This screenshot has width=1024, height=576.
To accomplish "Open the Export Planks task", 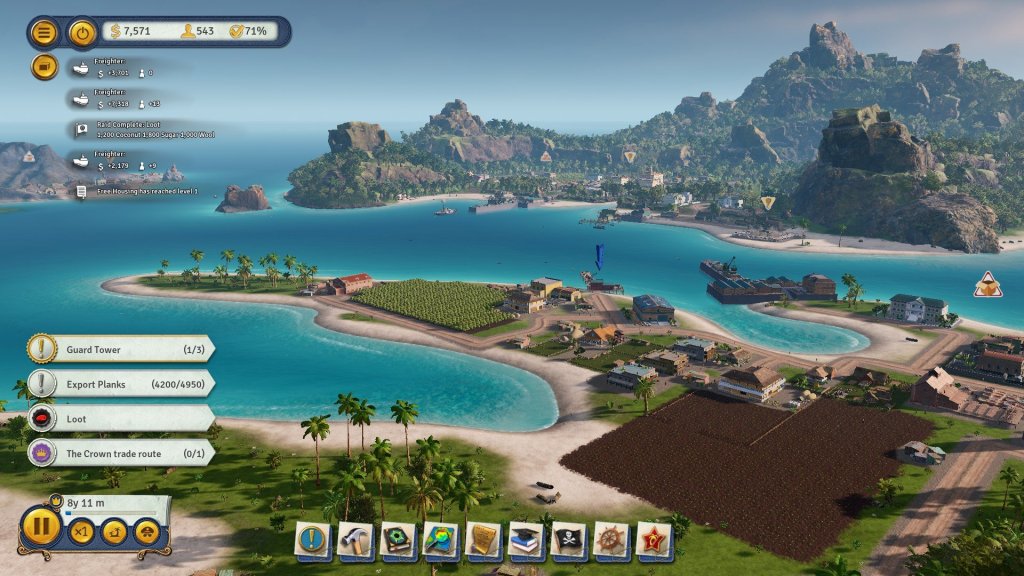I will click(120, 384).
